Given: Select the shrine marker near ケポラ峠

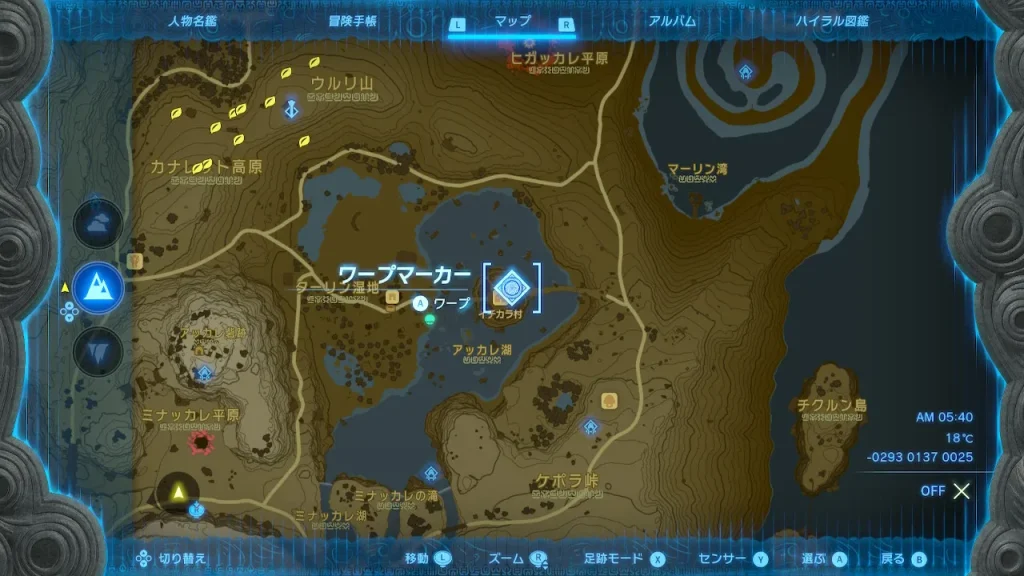Looking at the screenshot, I should [x=591, y=427].
